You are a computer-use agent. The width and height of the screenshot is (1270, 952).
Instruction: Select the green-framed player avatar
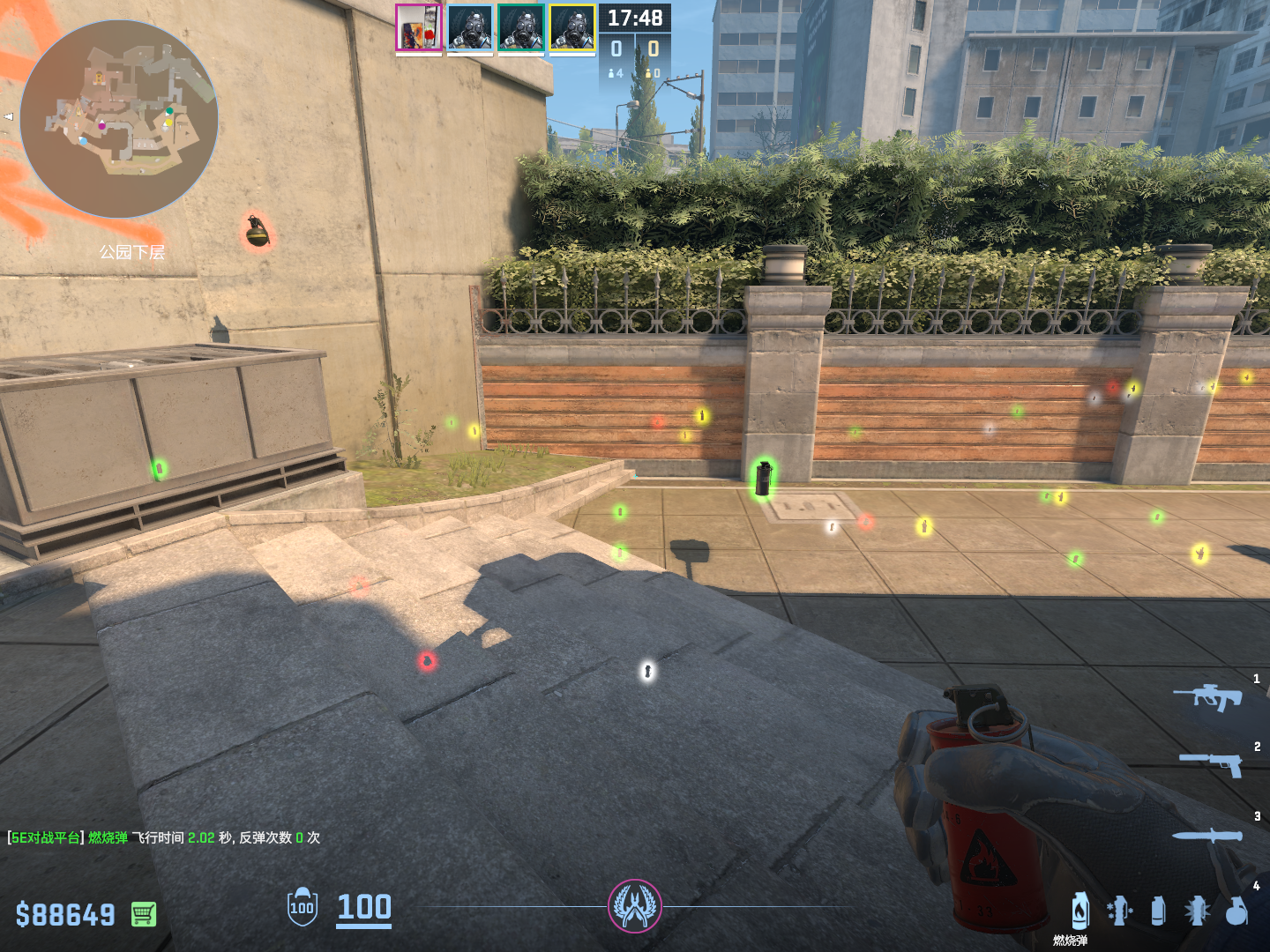520,27
